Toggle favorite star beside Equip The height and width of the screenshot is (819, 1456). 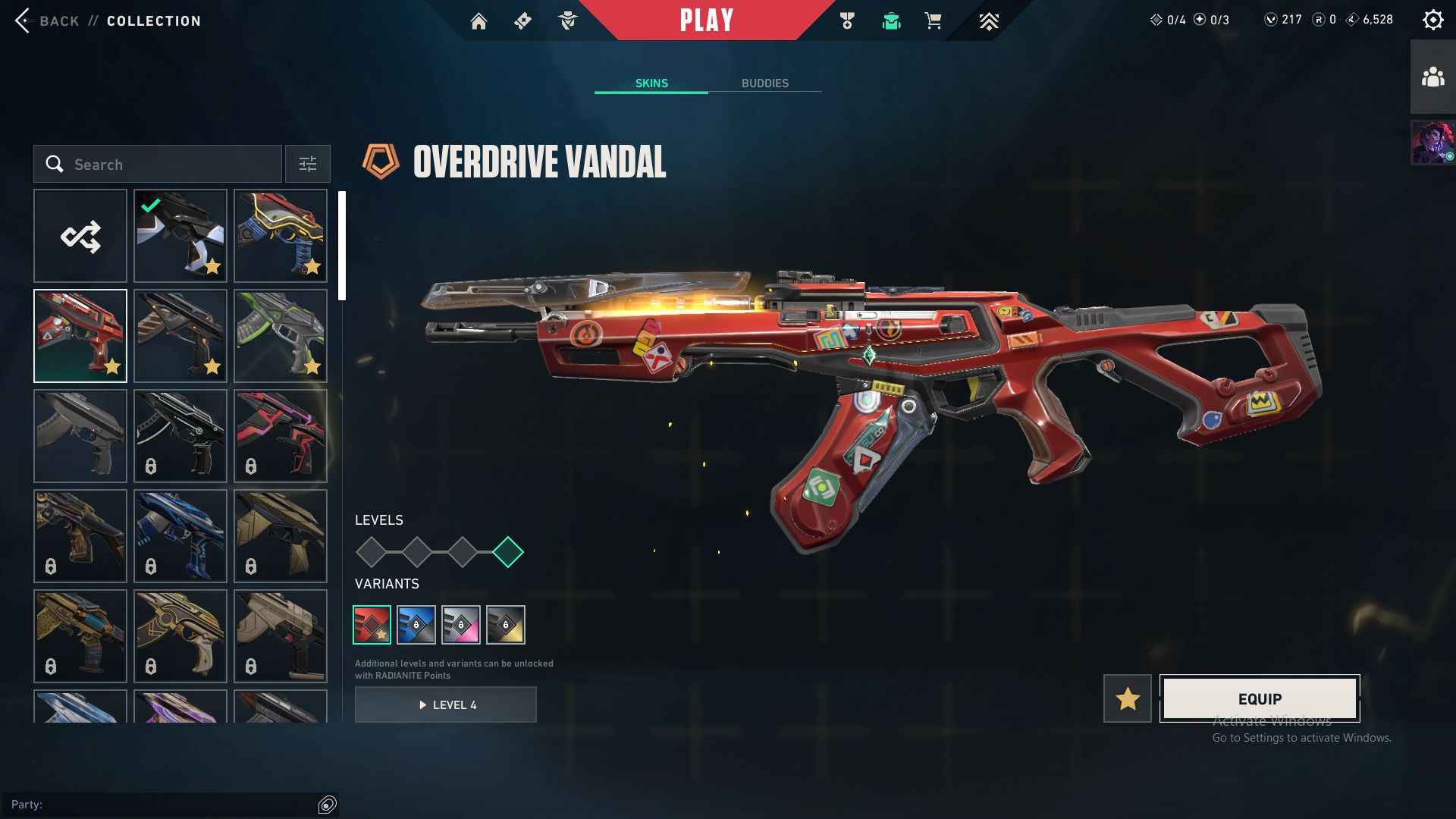coord(1128,698)
